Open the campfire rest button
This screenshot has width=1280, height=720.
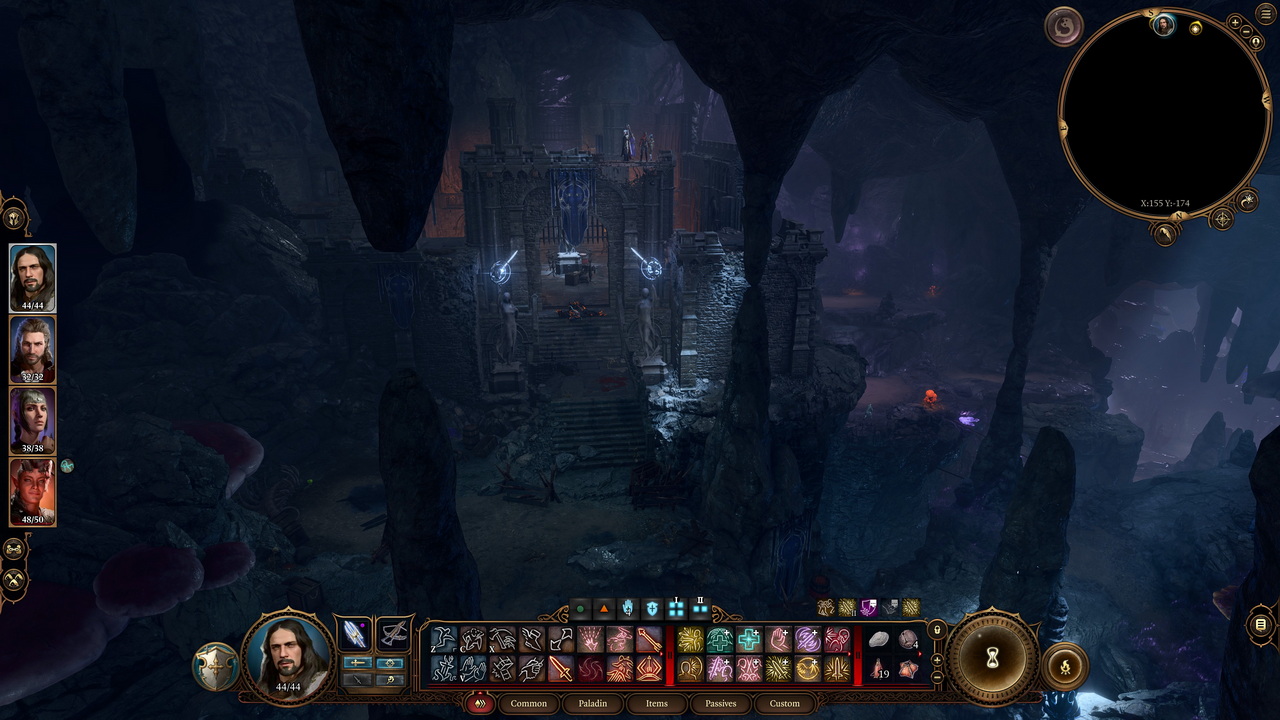pyautogui.click(x=1064, y=667)
